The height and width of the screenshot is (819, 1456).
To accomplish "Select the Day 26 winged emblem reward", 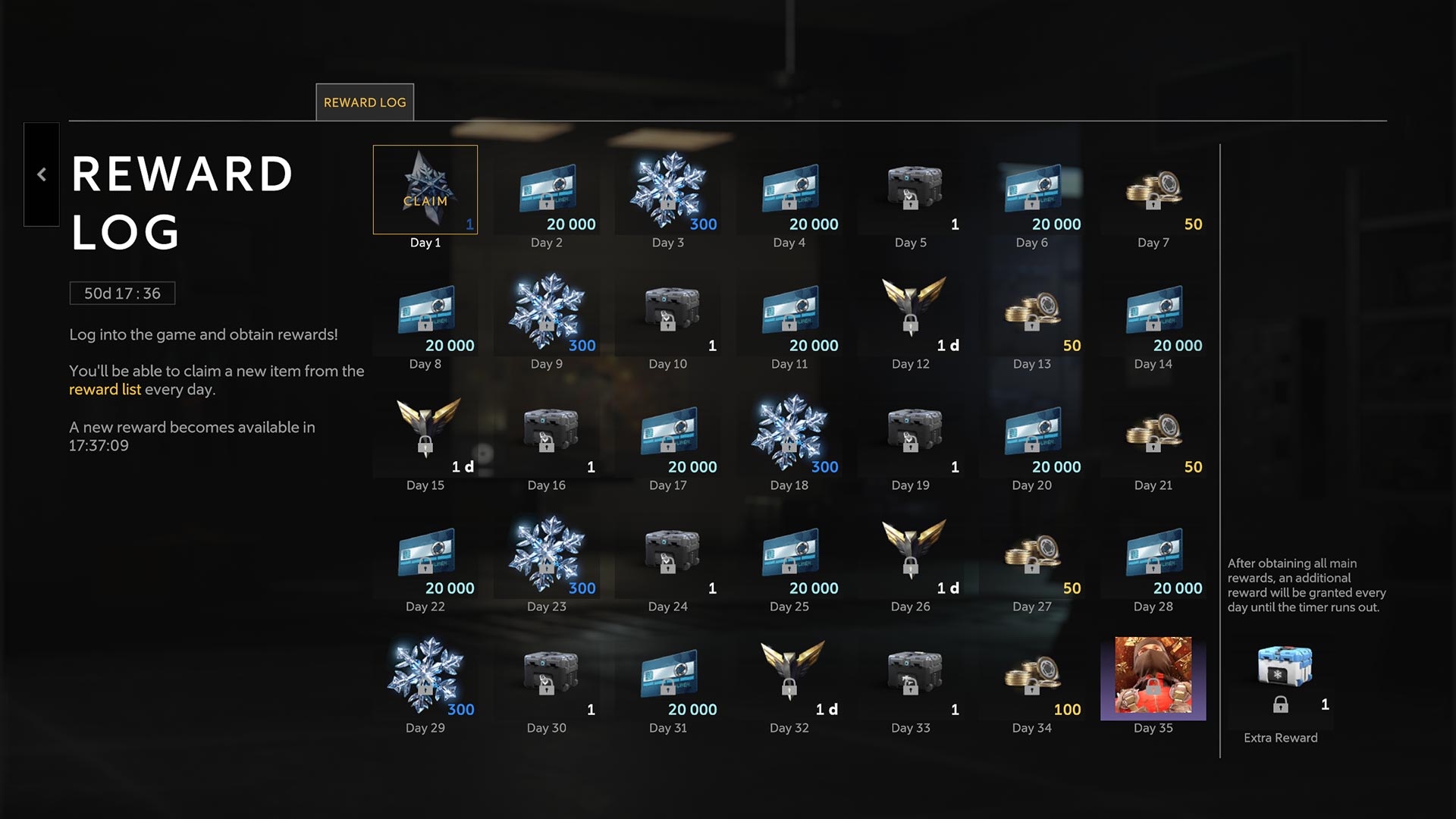I will (911, 554).
